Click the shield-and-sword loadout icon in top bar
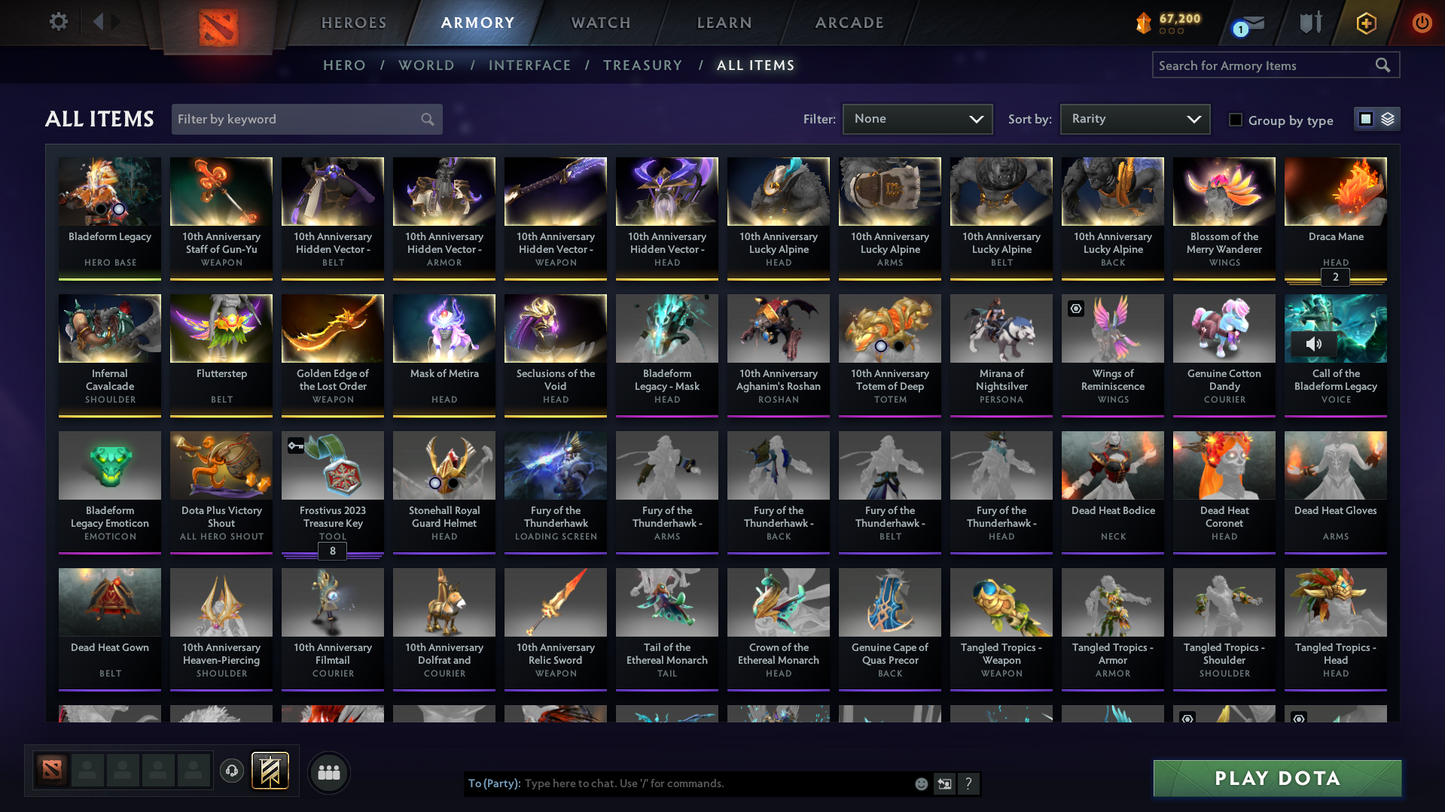Screen dimensions: 1445x812 click(1311, 22)
